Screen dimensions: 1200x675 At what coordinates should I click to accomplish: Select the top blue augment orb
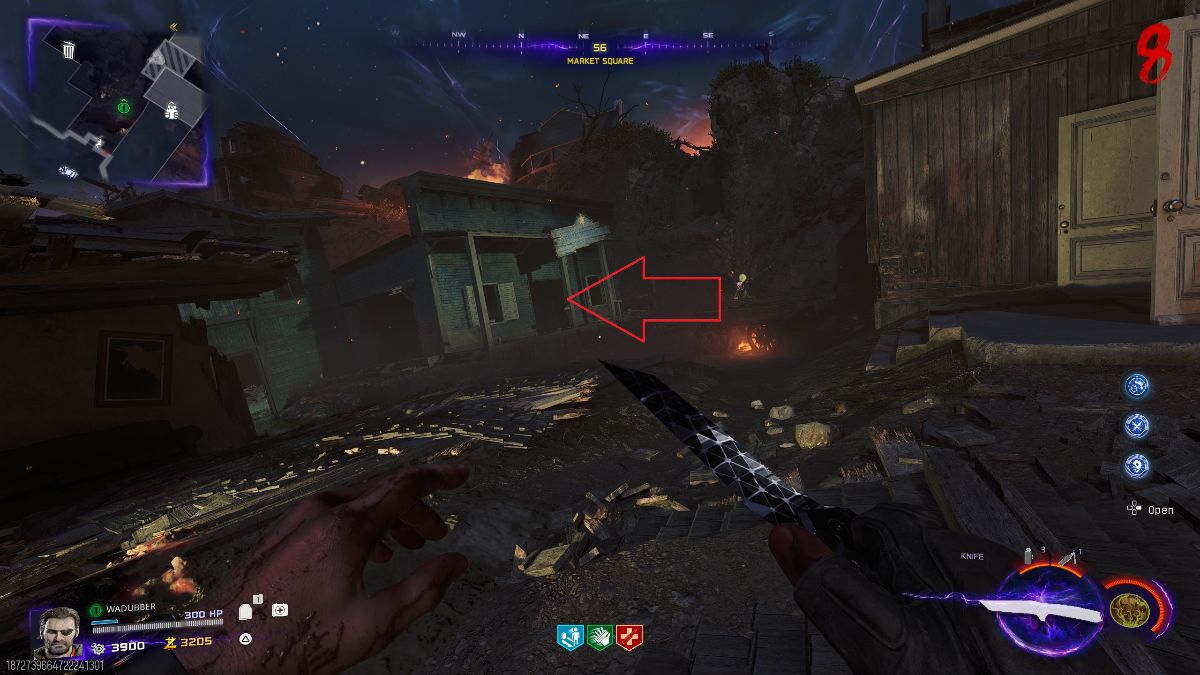(x=1136, y=385)
